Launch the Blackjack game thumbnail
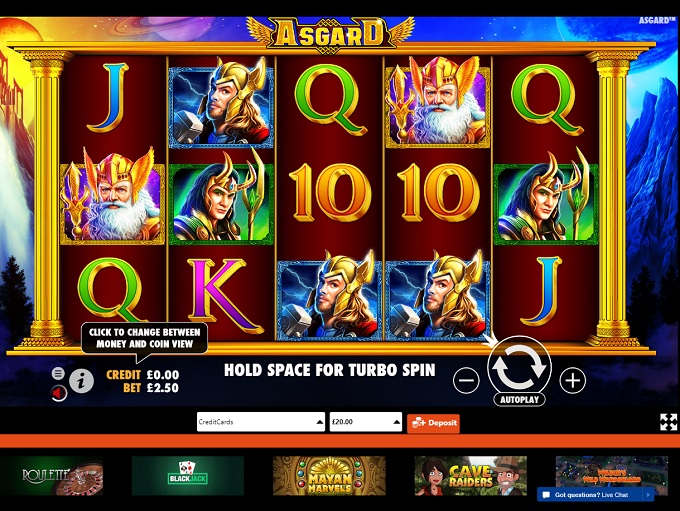The width and height of the screenshot is (680, 511). click(x=187, y=476)
